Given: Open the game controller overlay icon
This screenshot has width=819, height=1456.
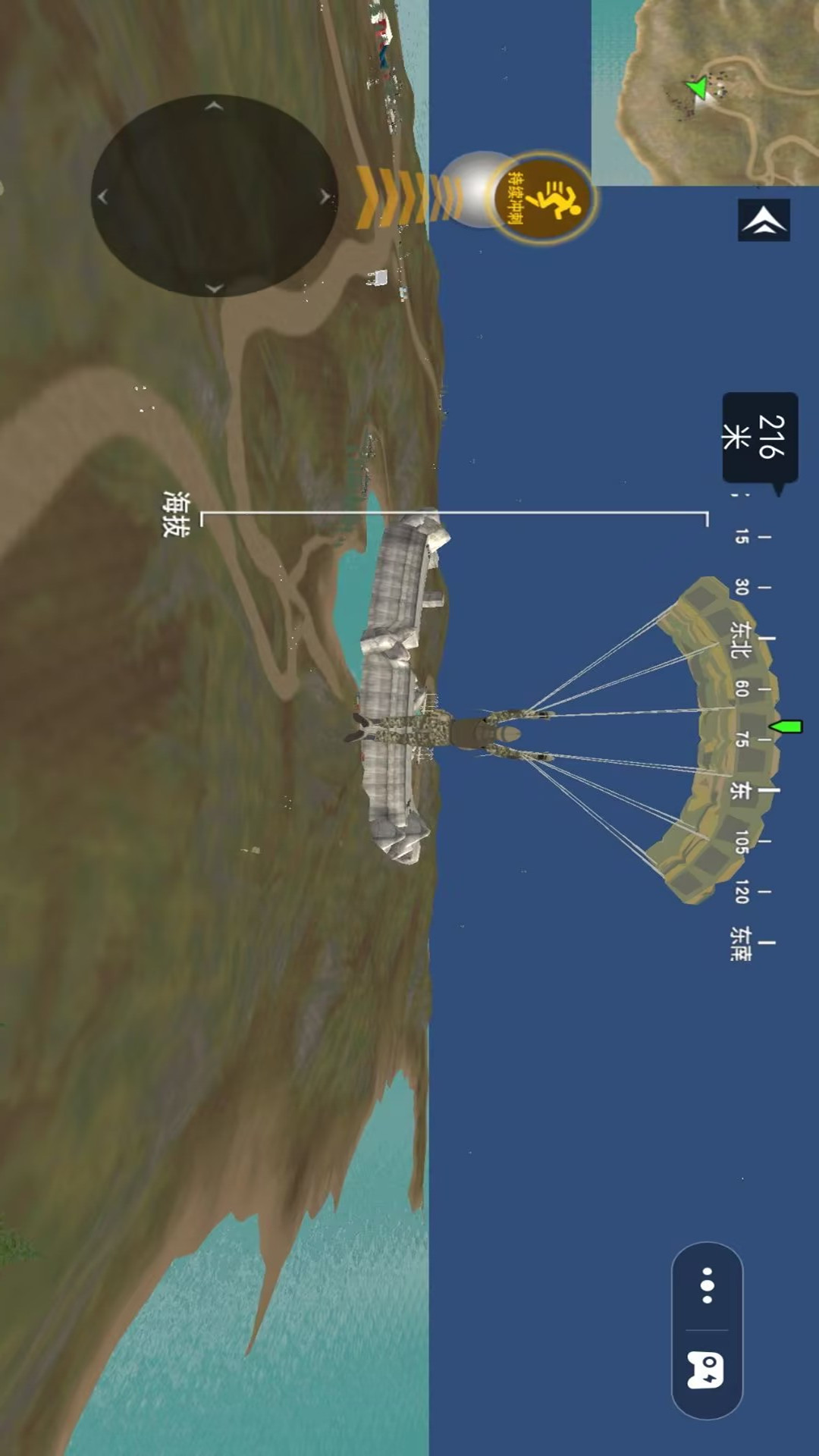Looking at the screenshot, I should (x=706, y=1370).
